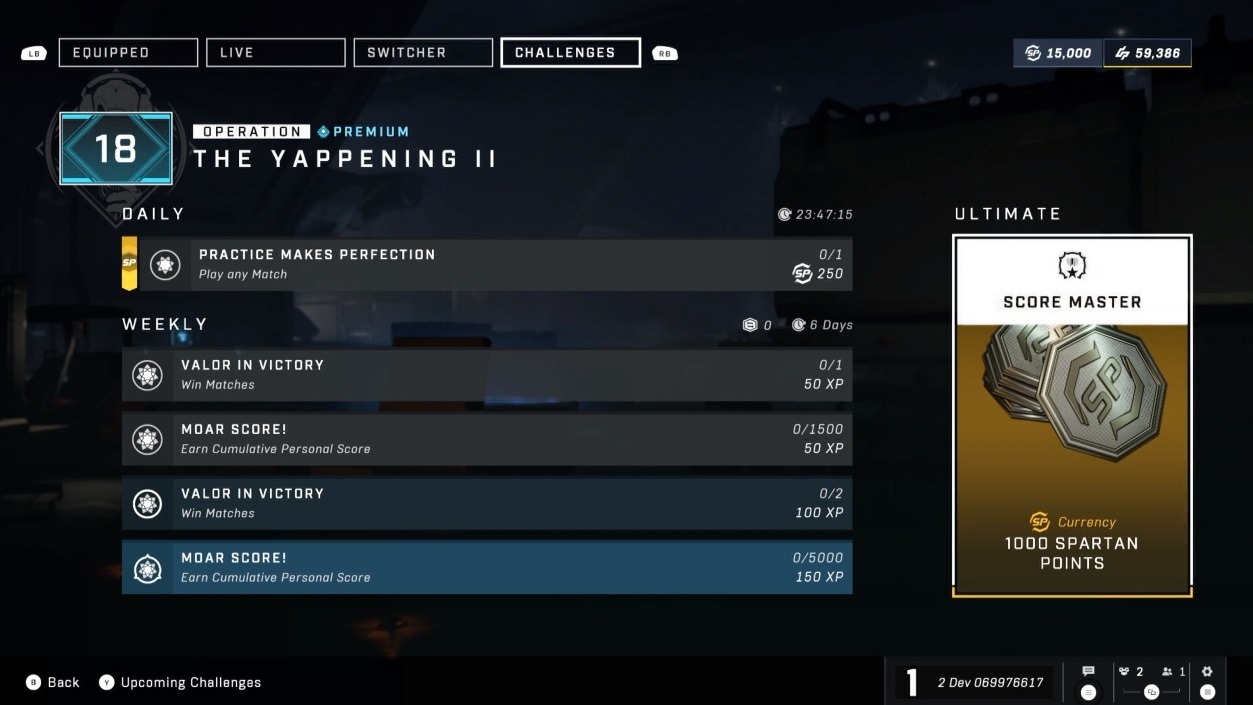
Task: Show Upcoming Challenges
Action: [x=180, y=682]
